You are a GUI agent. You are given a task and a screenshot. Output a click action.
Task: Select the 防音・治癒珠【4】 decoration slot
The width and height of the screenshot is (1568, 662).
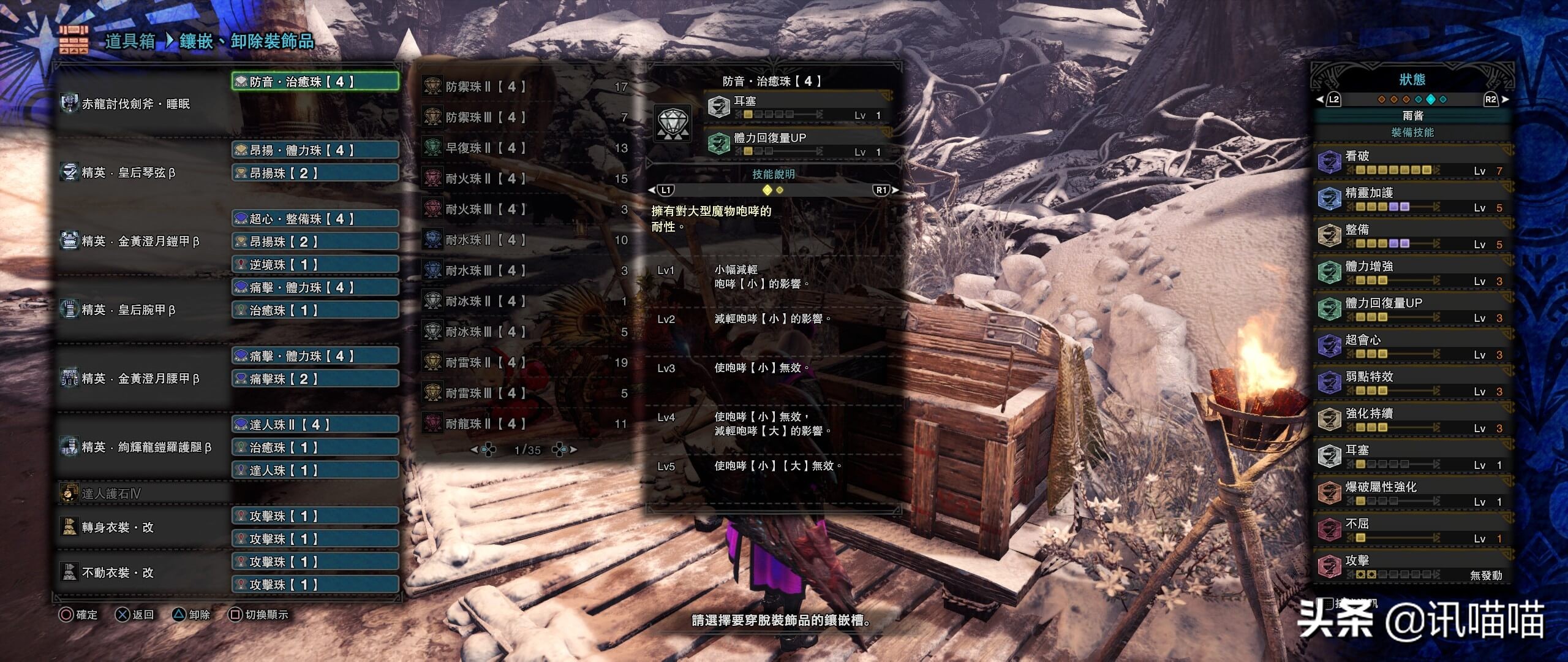[x=315, y=82]
